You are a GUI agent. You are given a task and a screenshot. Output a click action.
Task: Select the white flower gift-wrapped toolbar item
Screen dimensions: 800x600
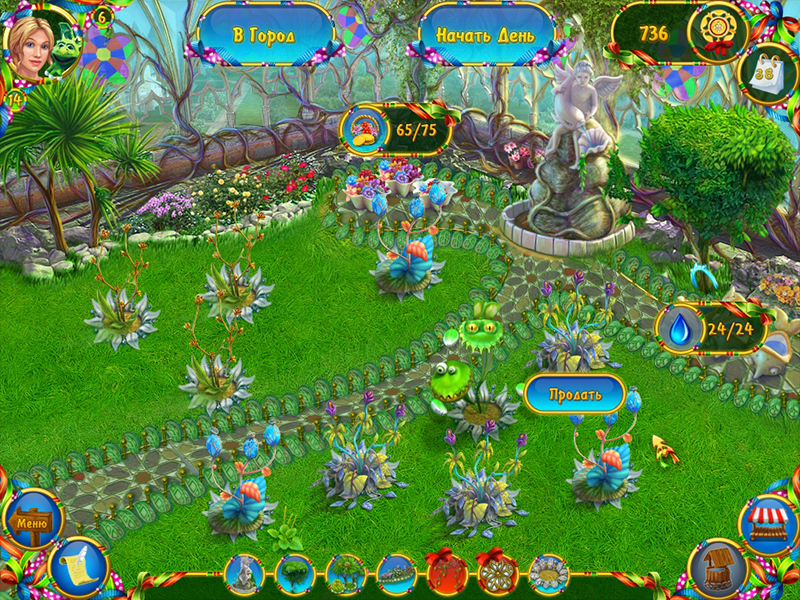click(x=497, y=575)
